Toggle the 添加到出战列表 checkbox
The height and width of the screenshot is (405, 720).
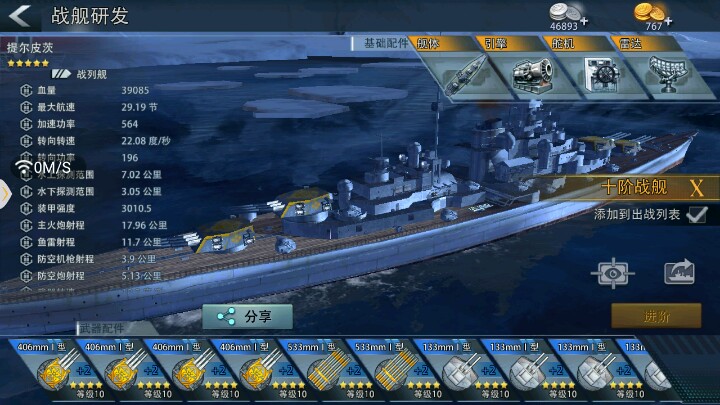(697, 214)
